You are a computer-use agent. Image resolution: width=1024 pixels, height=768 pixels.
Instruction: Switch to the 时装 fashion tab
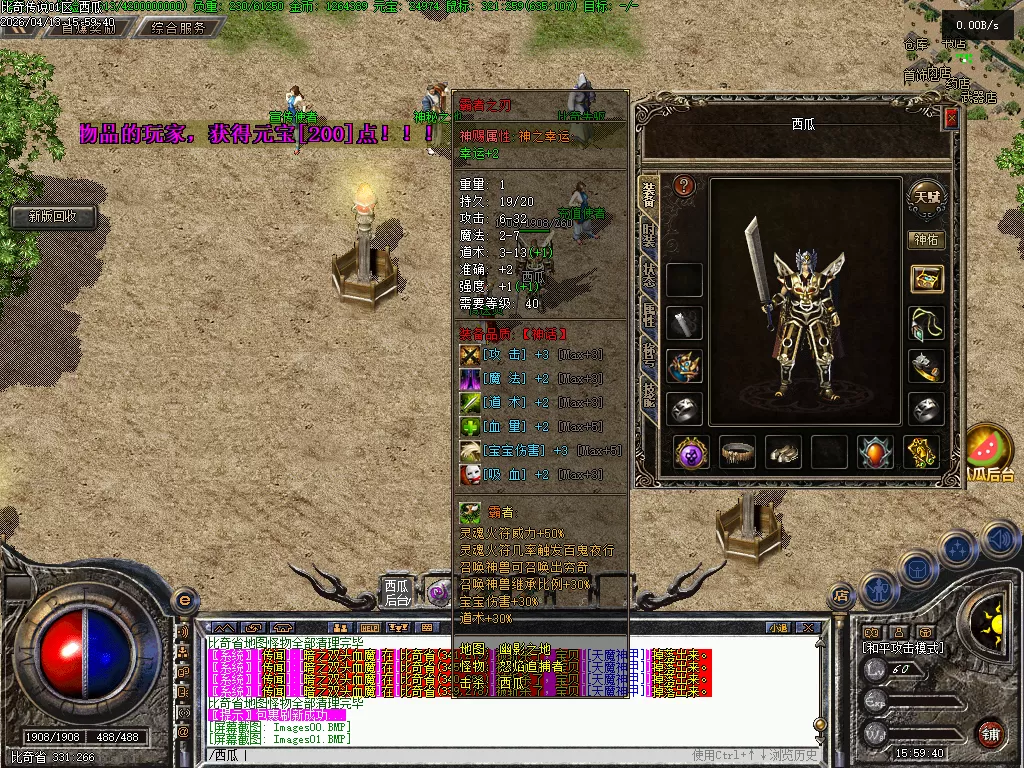coord(648,237)
